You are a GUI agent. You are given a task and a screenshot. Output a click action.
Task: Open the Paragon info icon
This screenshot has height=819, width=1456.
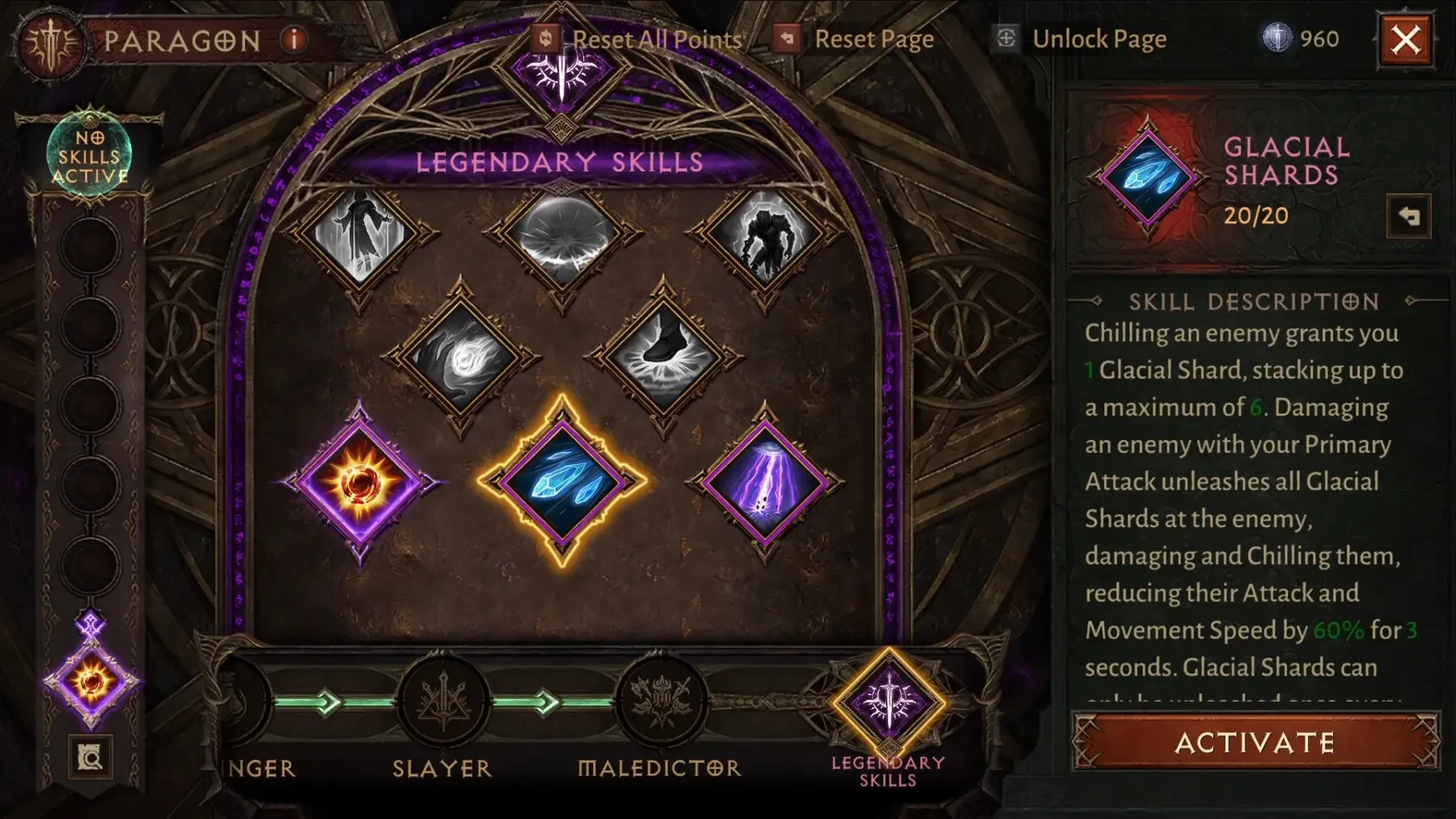(294, 39)
